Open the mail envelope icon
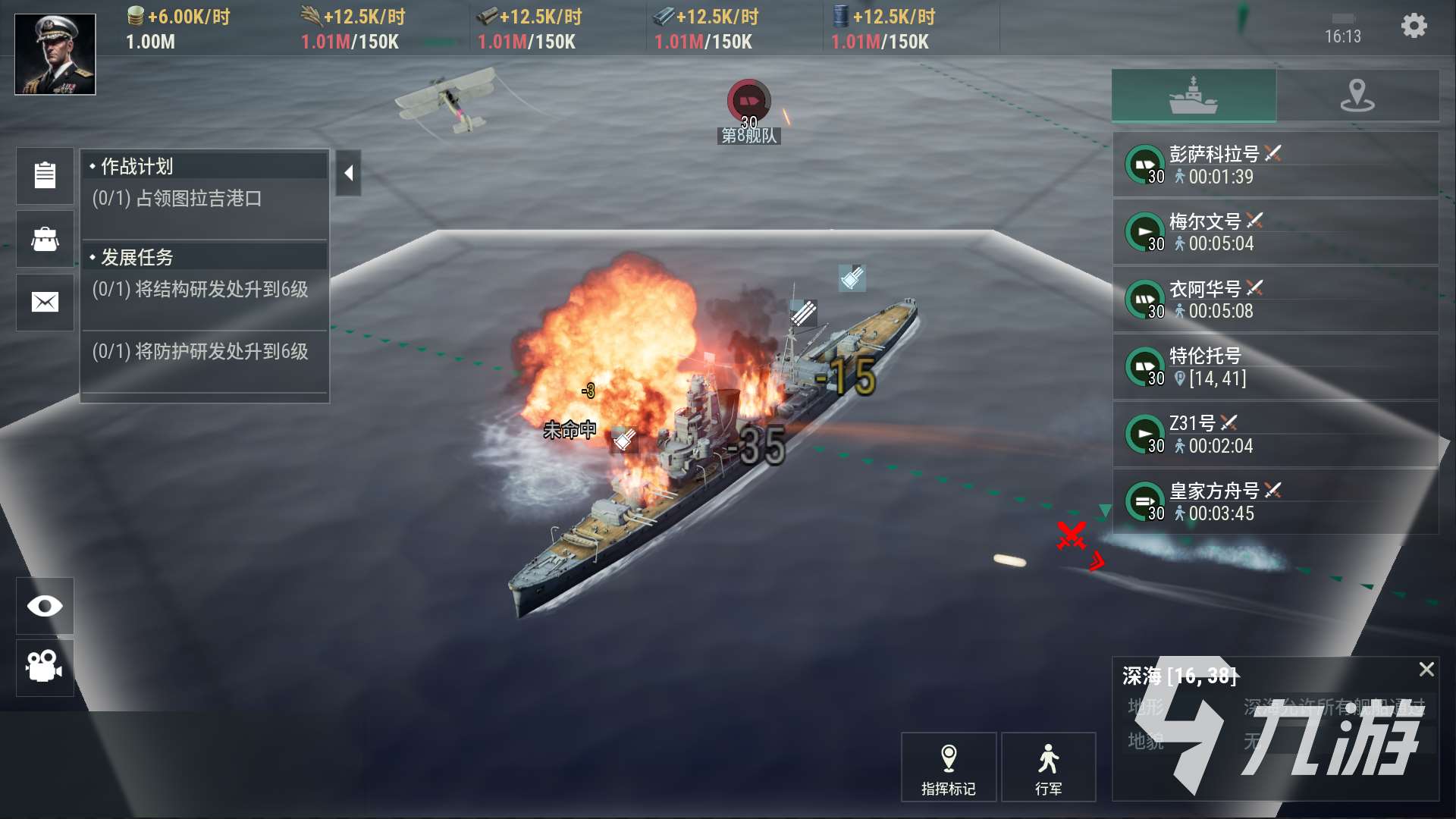The image size is (1456, 819). pos(45,303)
